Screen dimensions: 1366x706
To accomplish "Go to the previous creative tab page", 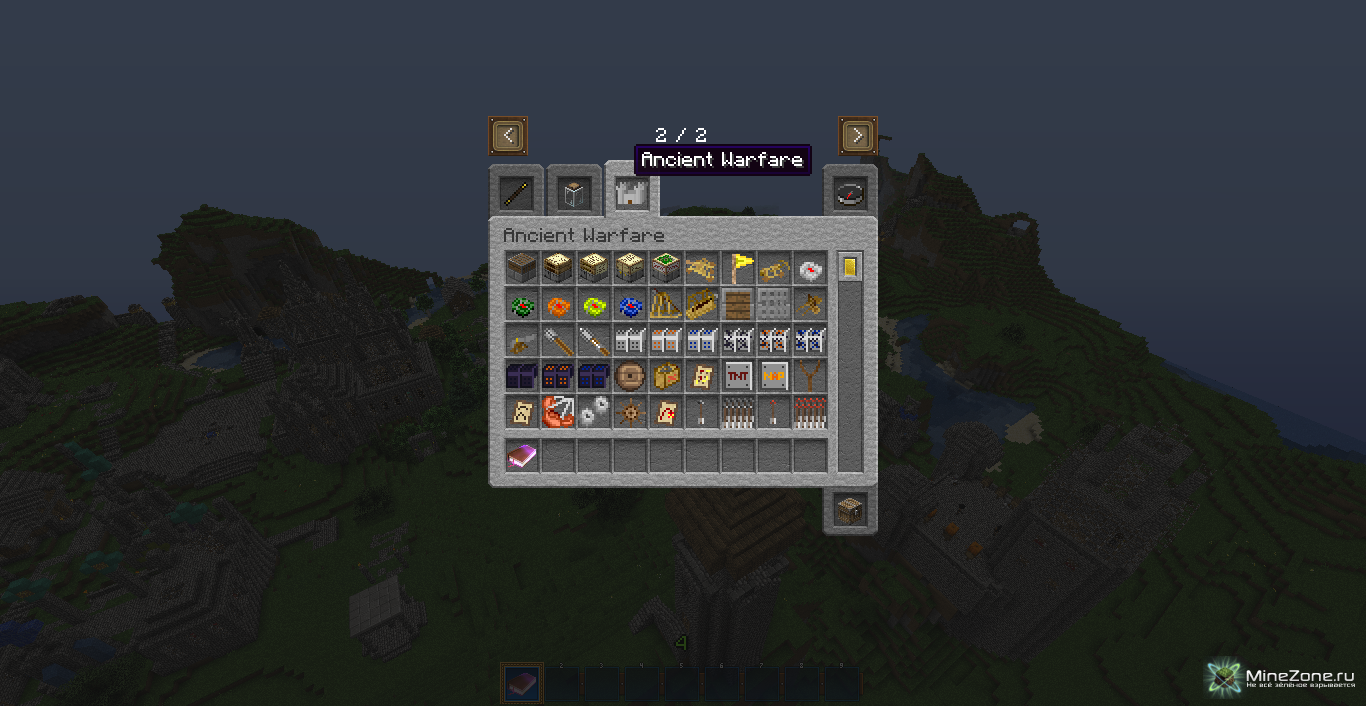I will [508, 135].
